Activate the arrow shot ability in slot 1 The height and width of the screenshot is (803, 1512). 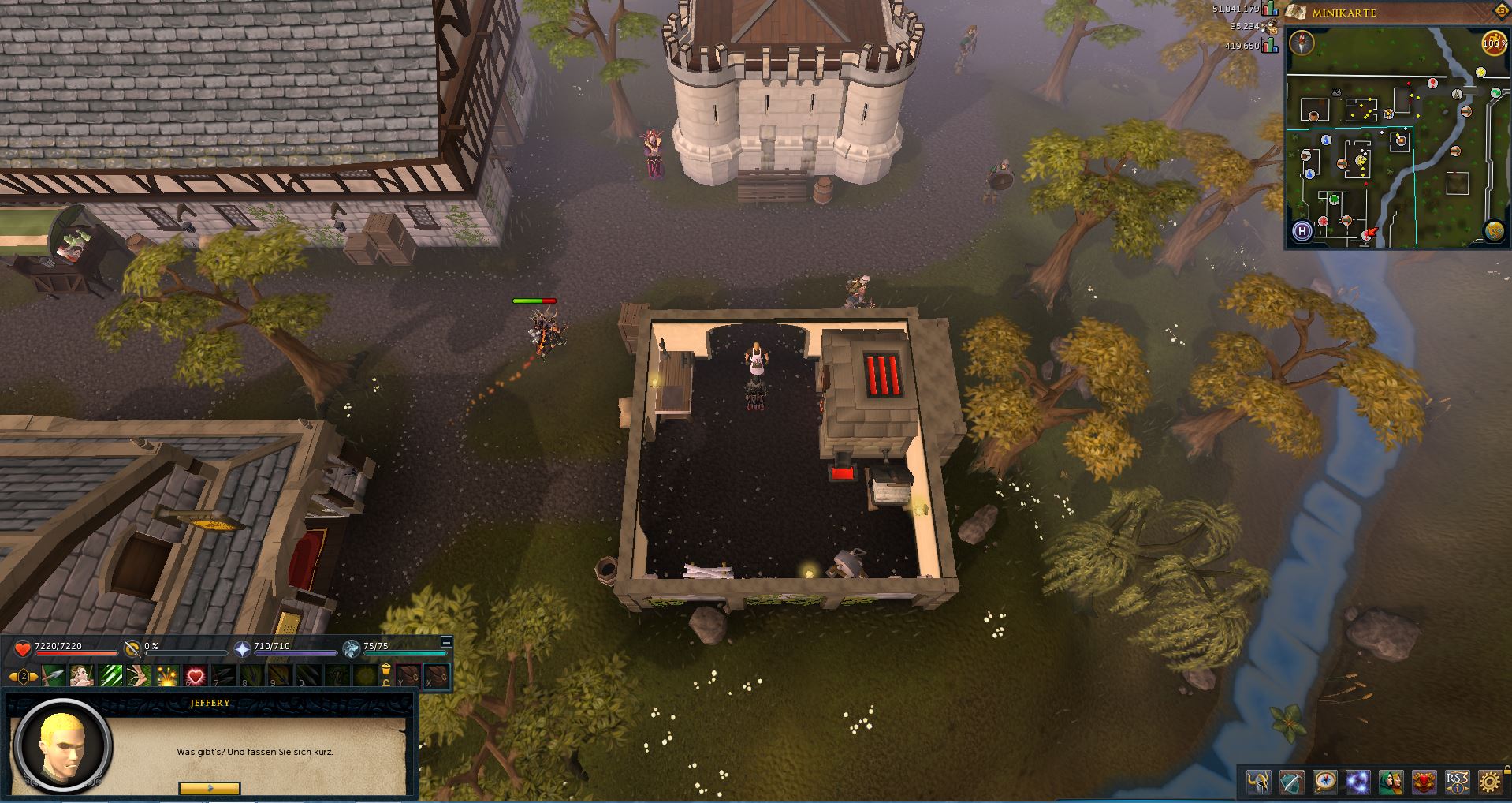(x=54, y=676)
